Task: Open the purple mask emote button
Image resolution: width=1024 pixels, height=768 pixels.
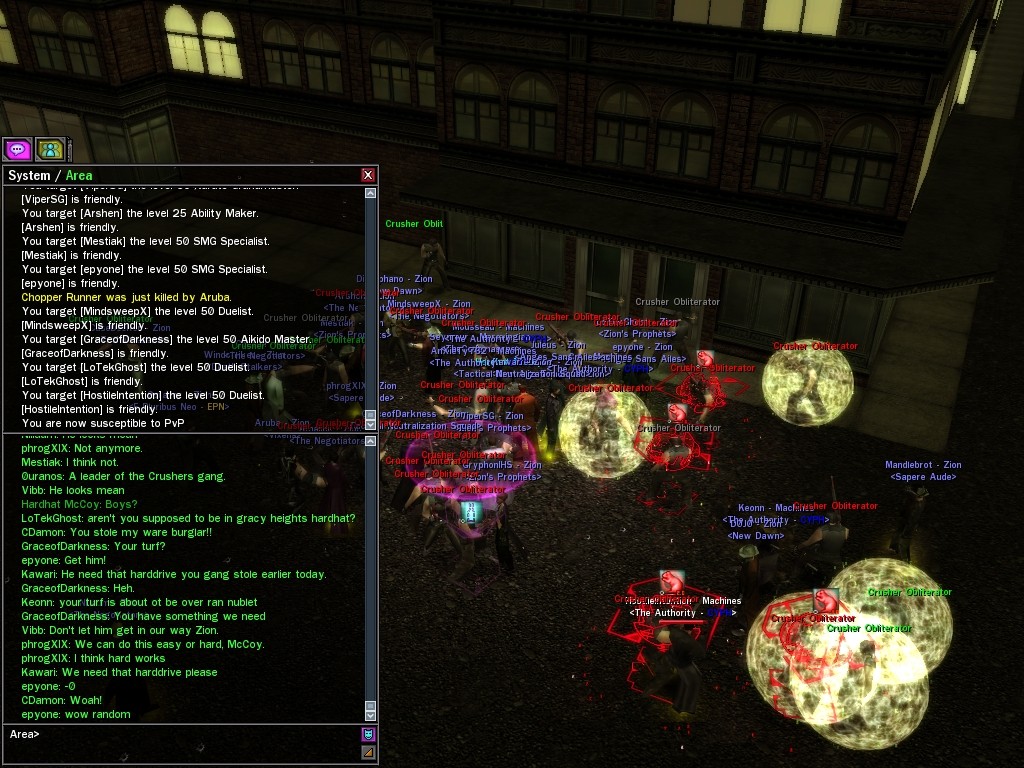Action: [368, 734]
